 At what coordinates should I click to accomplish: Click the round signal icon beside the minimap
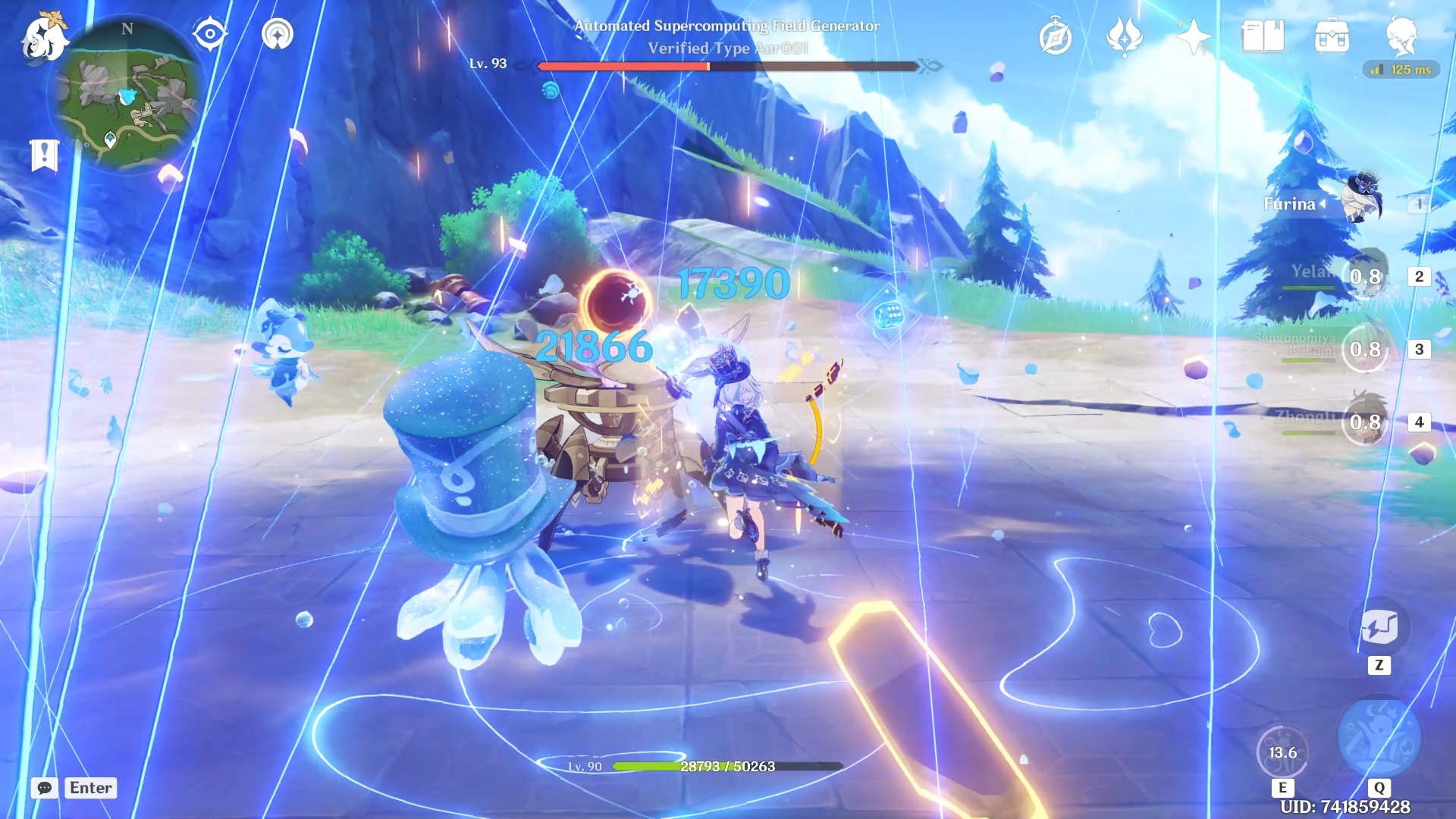tap(278, 34)
